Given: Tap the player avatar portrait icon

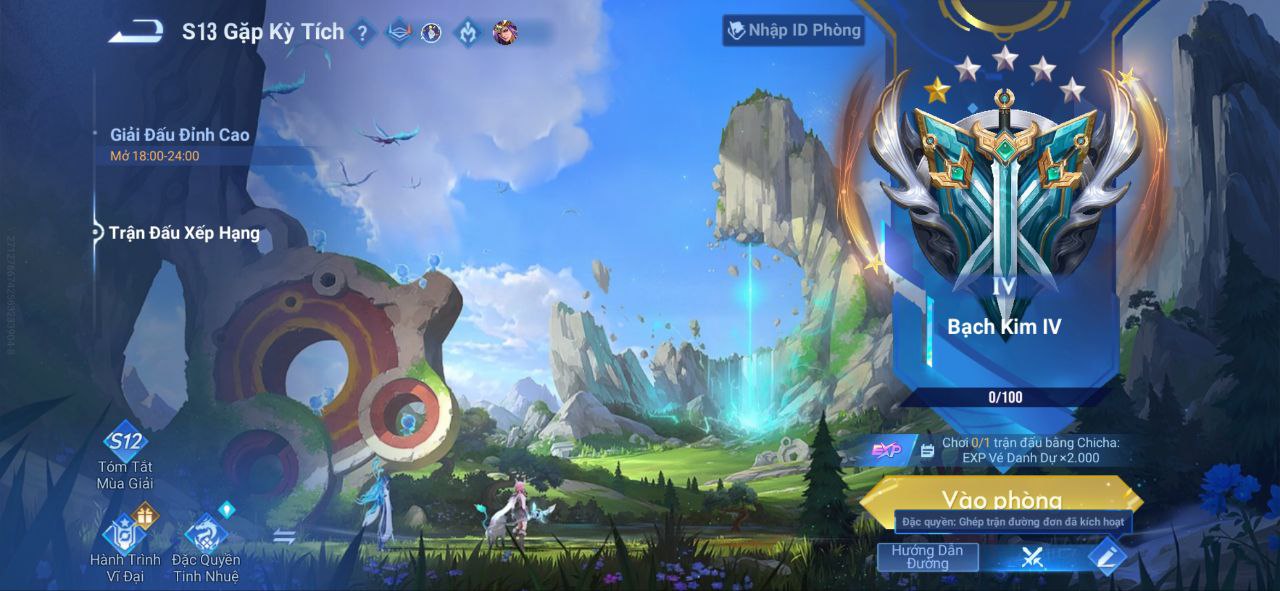Looking at the screenshot, I should coord(505,33).
